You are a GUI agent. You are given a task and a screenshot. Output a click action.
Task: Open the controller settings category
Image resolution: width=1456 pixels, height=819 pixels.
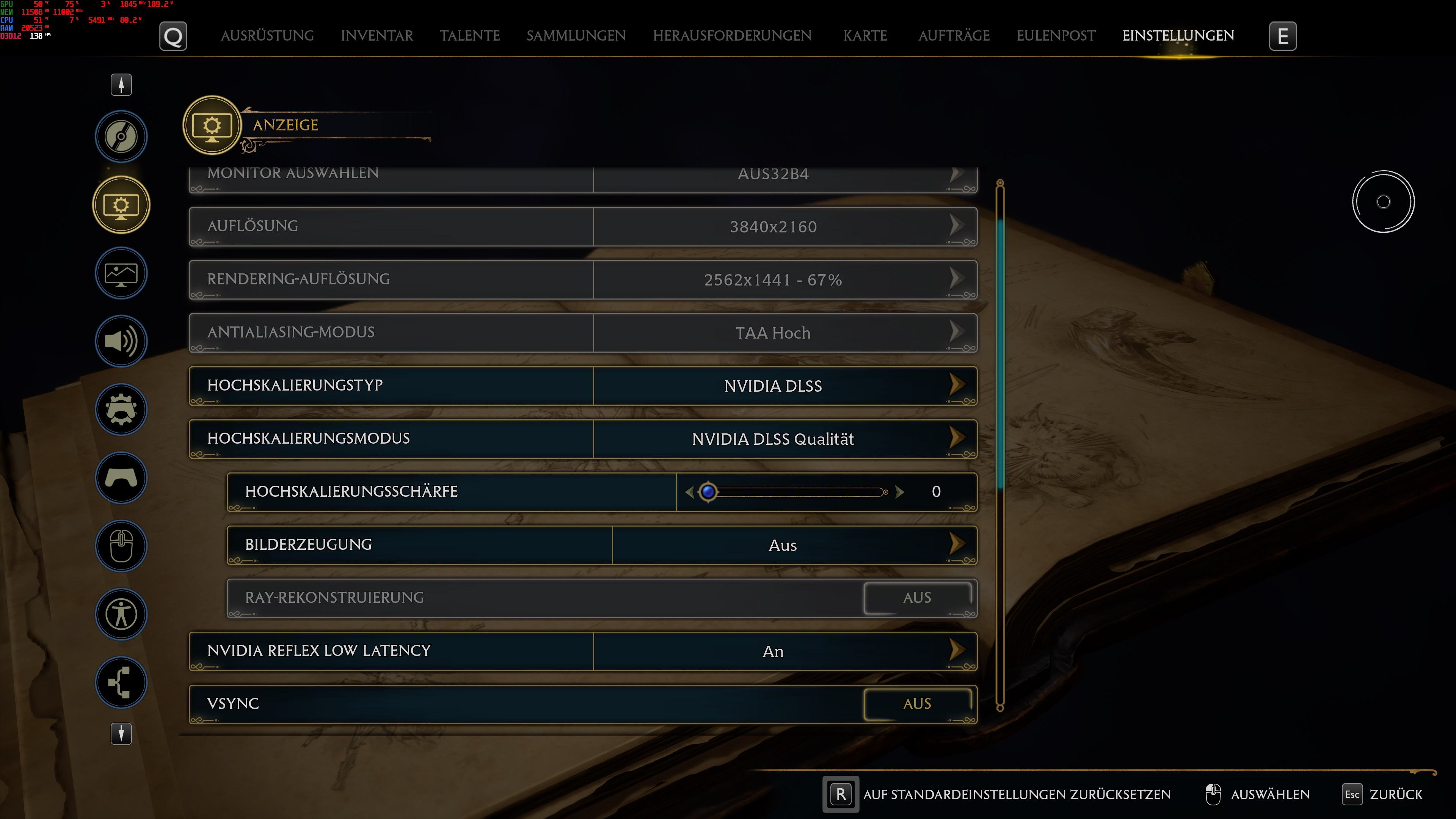click(121, 478)
